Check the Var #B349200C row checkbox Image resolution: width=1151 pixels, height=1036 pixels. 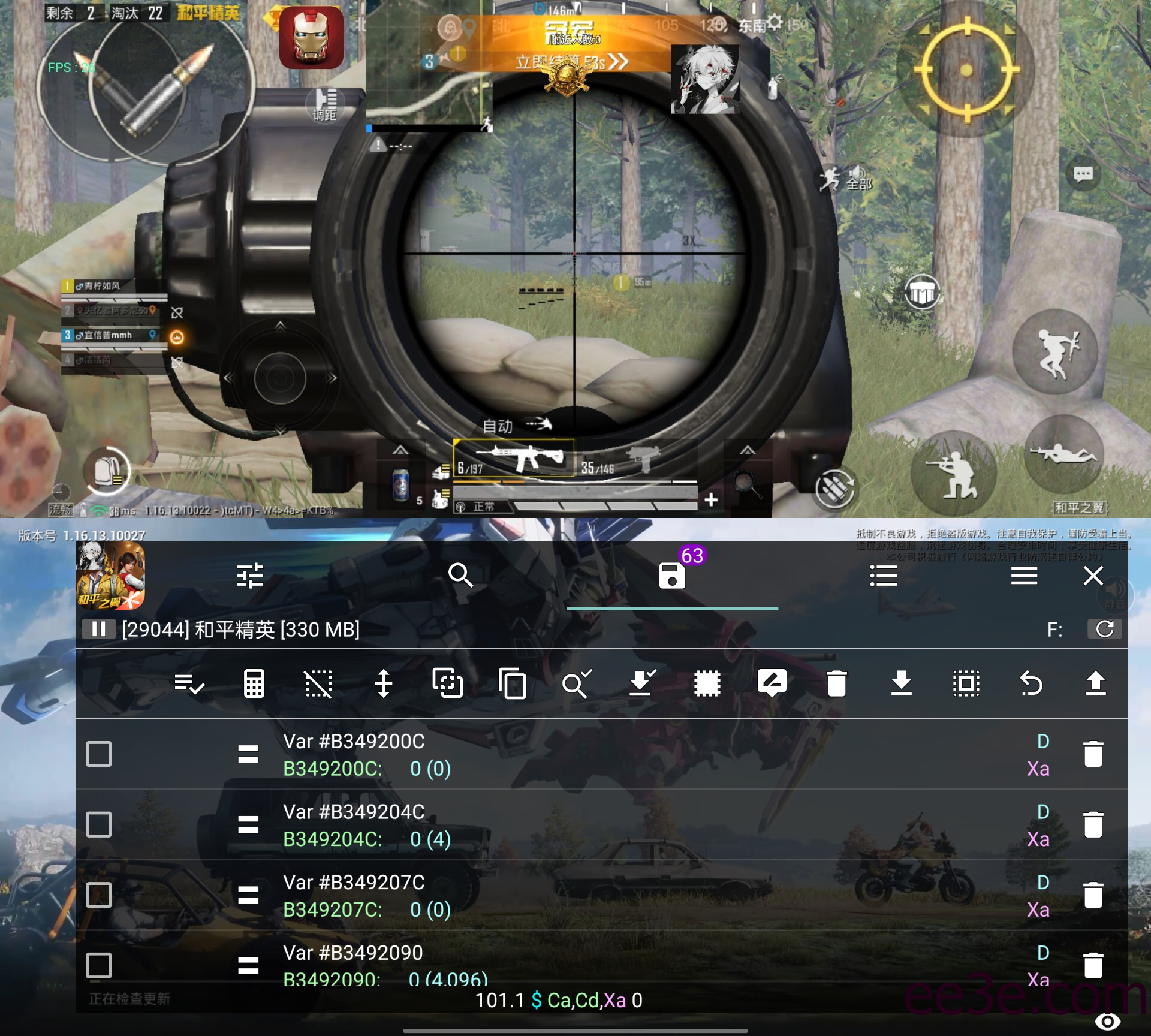pos(99,754)
